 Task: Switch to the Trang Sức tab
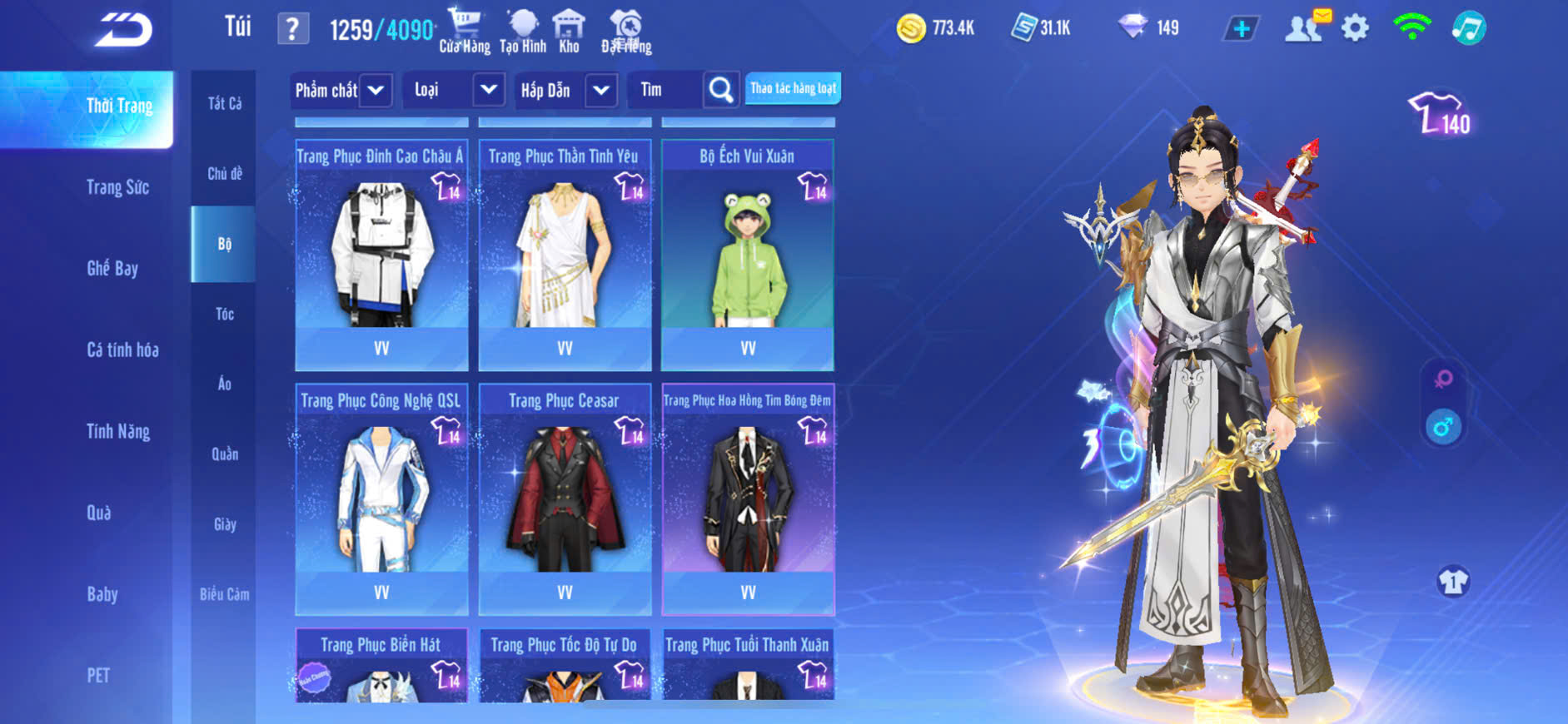117,187
